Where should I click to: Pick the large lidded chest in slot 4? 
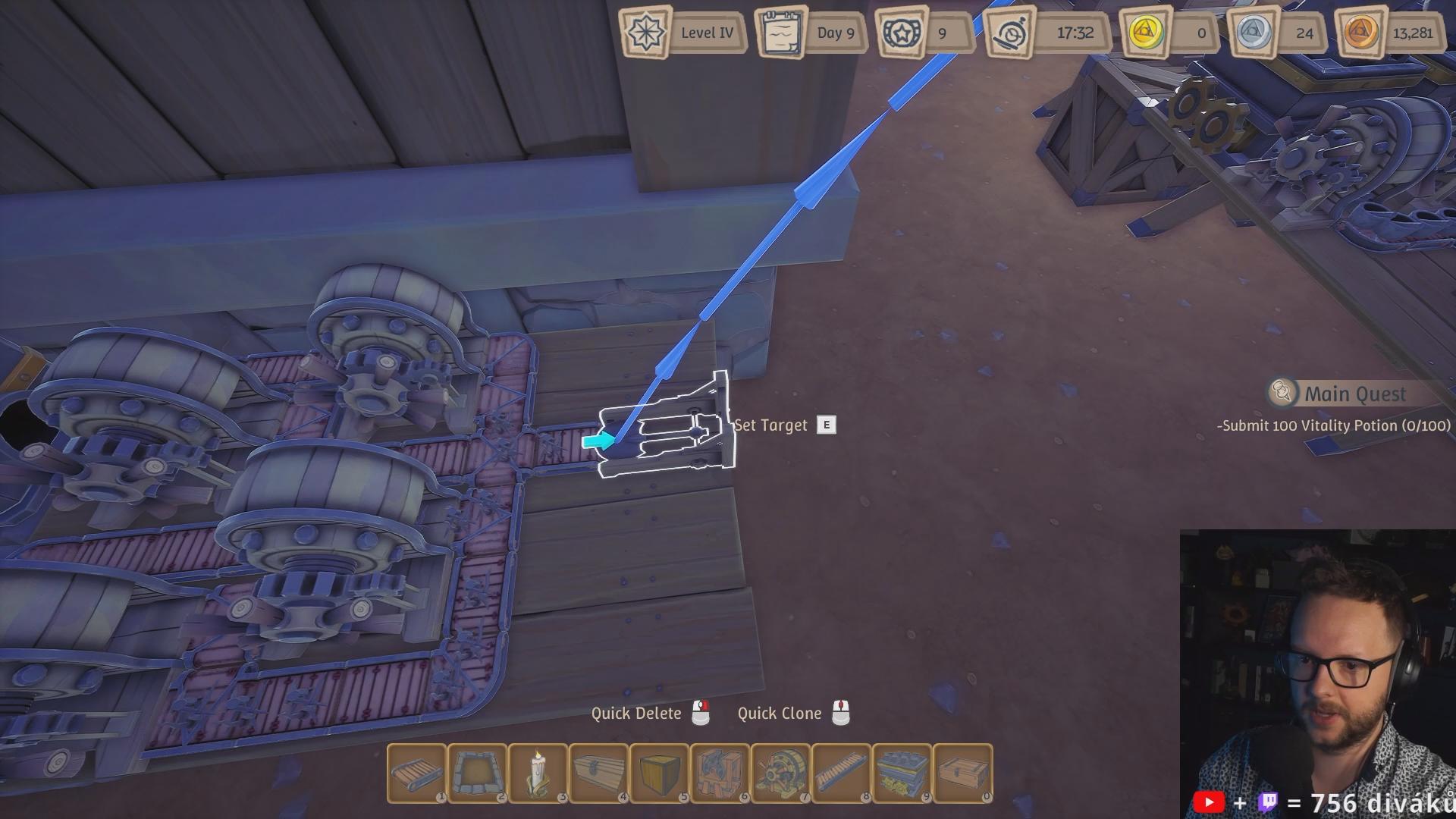pyautogui.click(x=598, y=773)
